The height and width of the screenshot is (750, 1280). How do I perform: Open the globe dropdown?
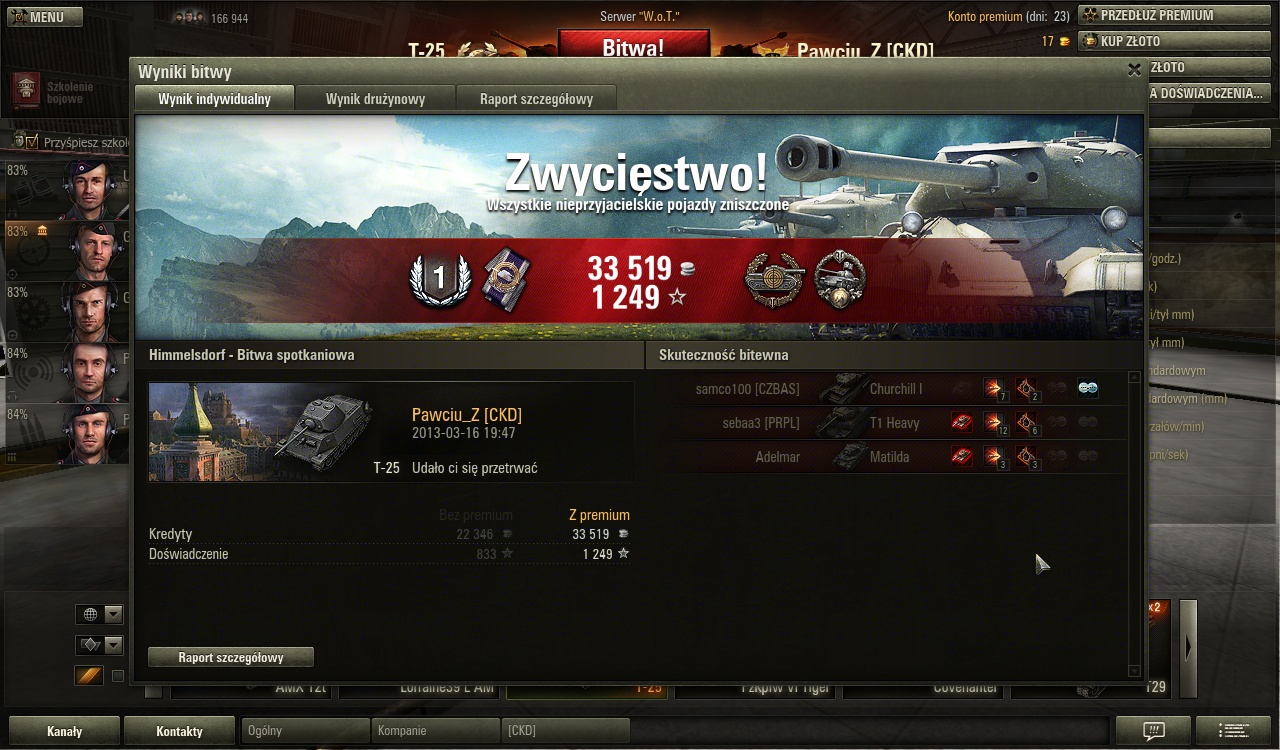click(x=99, y=614)
